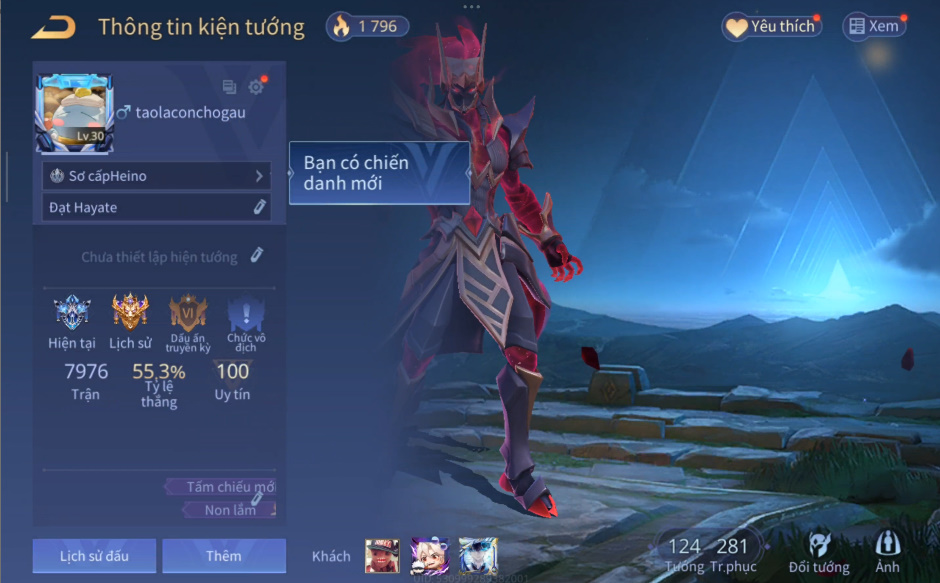
Task: Edit the Đạt Hayate signature
Action: point(258,207)
